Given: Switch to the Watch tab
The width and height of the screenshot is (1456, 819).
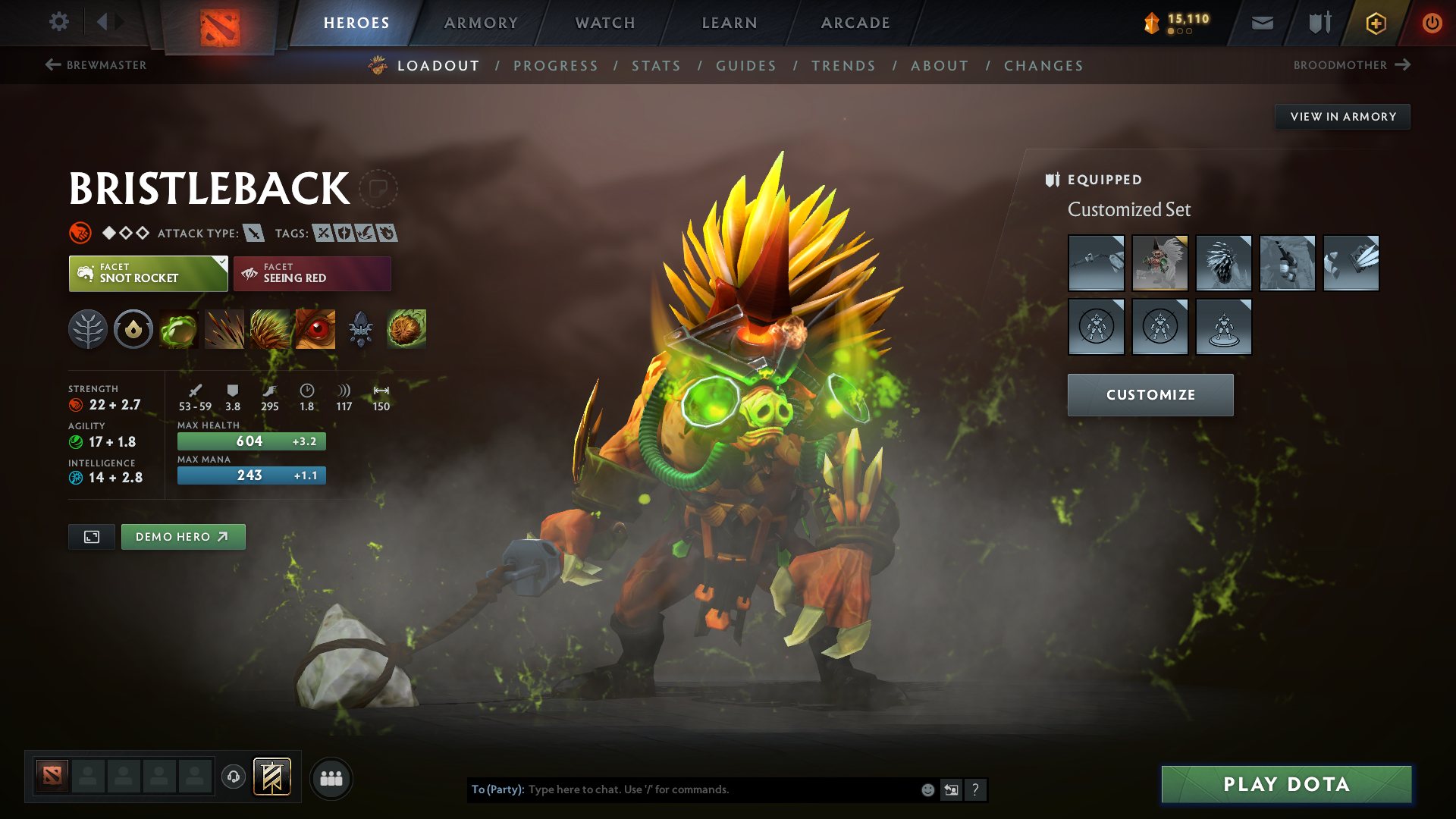Looking at the screenshot, I should 605,23.
